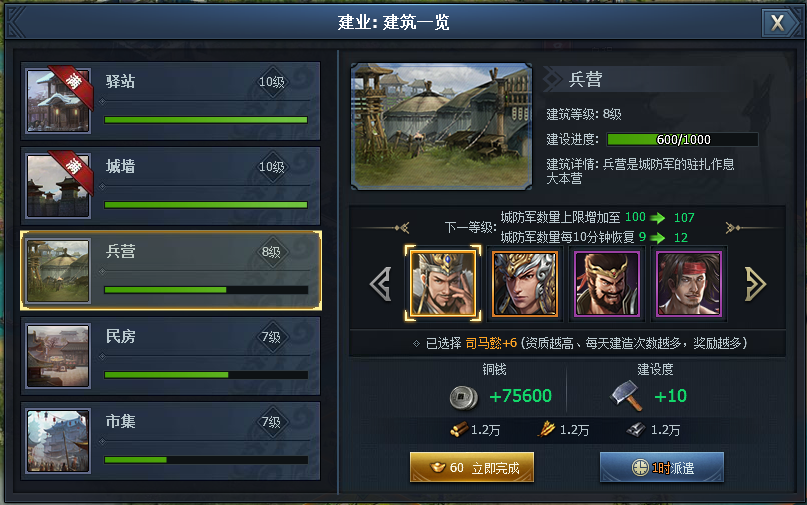Select the red-headband hero portrait
The image size is (807, 505).
(688, 283)
